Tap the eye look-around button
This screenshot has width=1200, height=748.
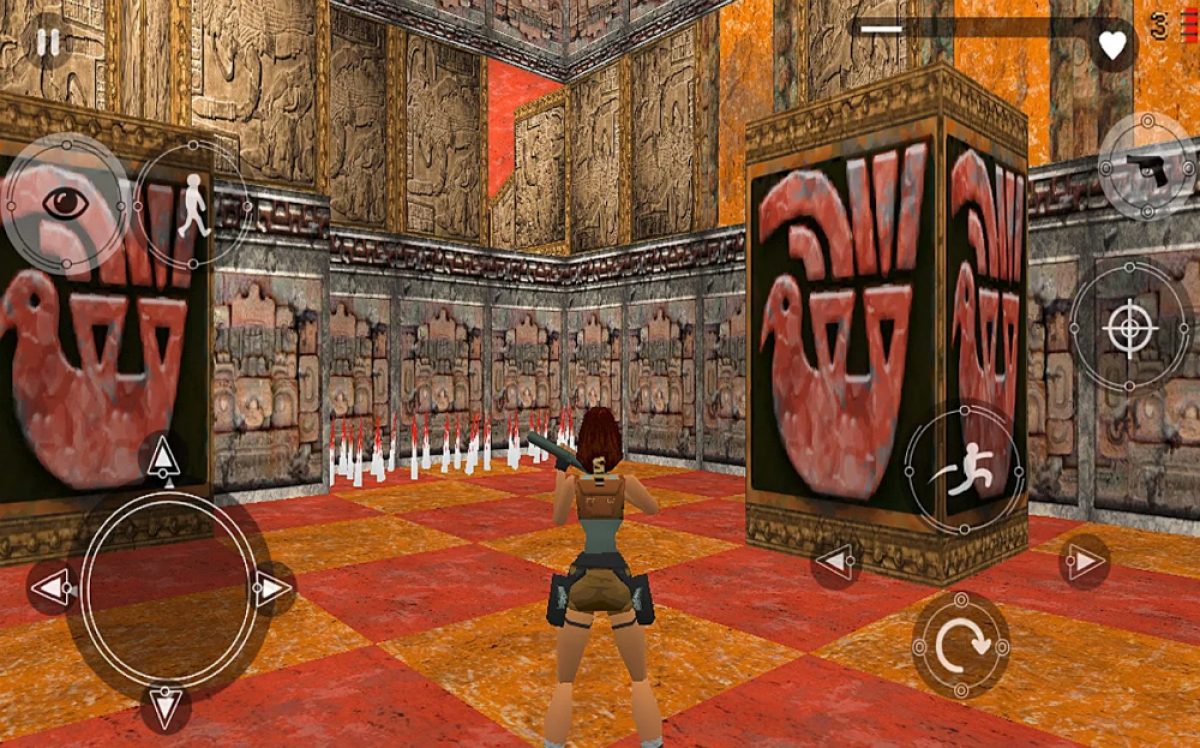[x=66, y=204]
